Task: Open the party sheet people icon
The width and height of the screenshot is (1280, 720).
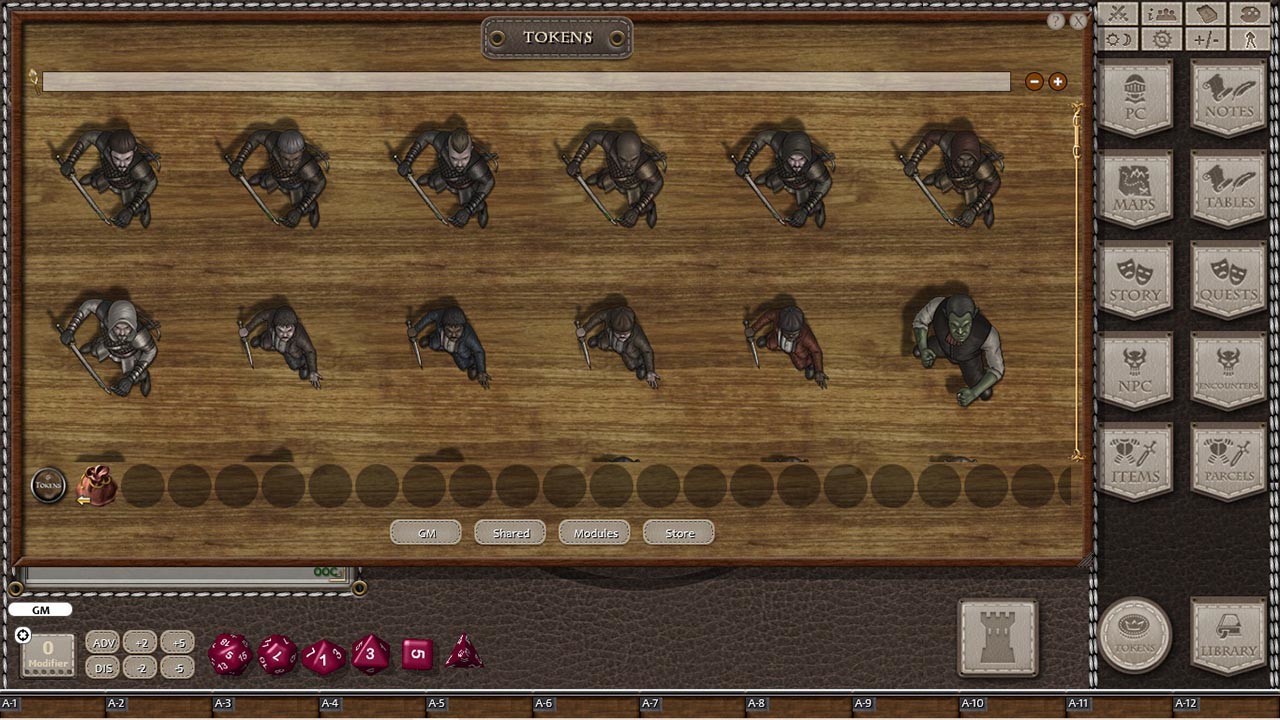Action: (1160, 13)
